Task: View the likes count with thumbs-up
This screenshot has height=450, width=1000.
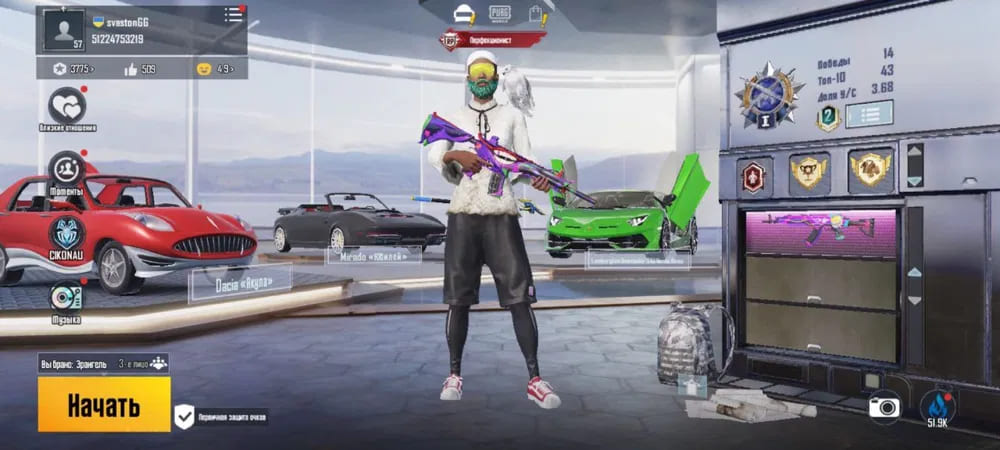Action: point(140,69)
